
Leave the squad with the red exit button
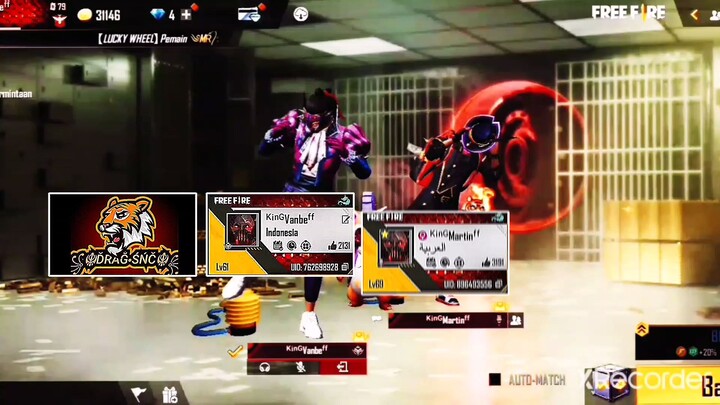pyautogui.click(x=343, y=367)
